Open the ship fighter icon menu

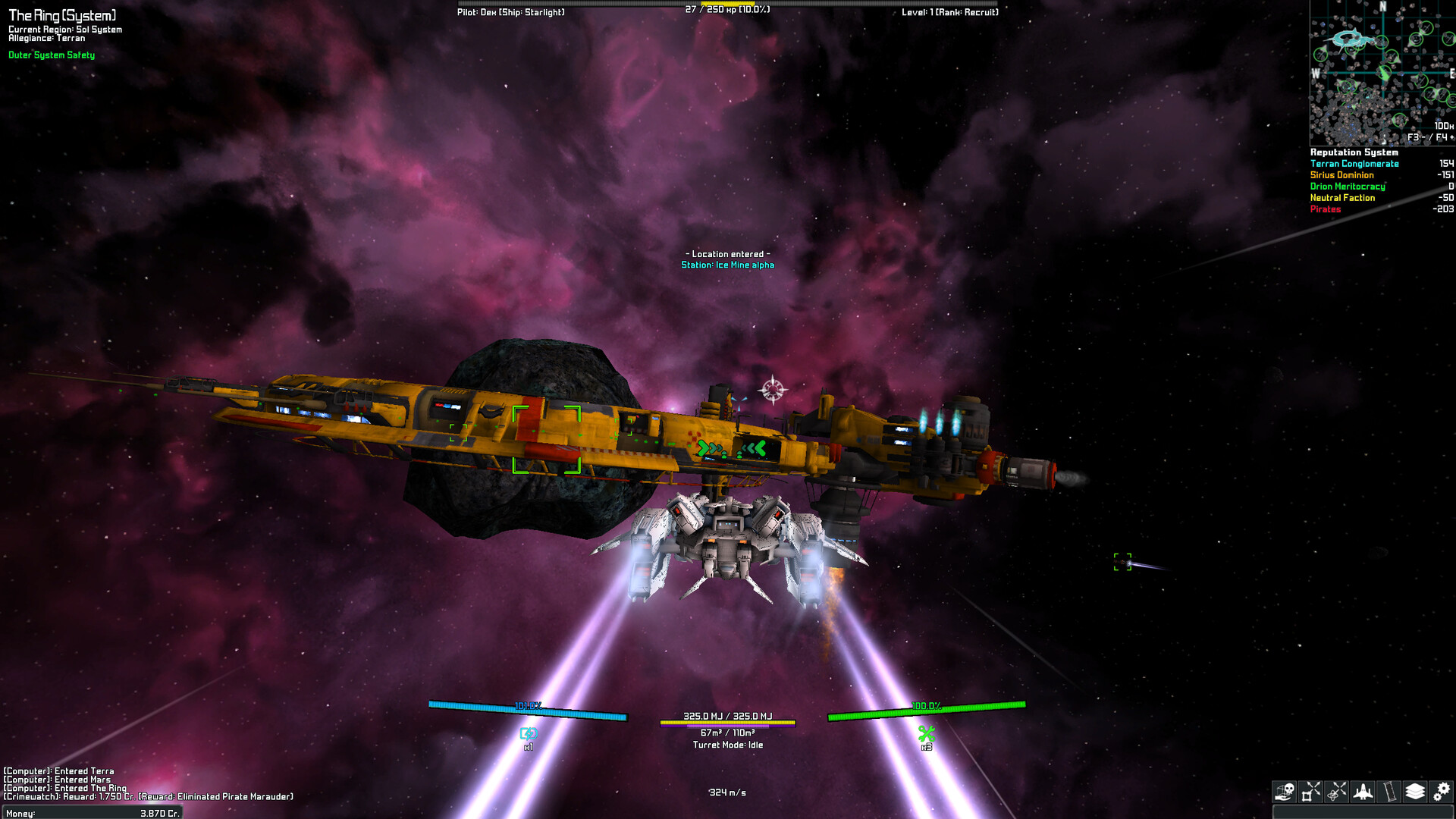pyautogui.click(x=1363, y=792)
